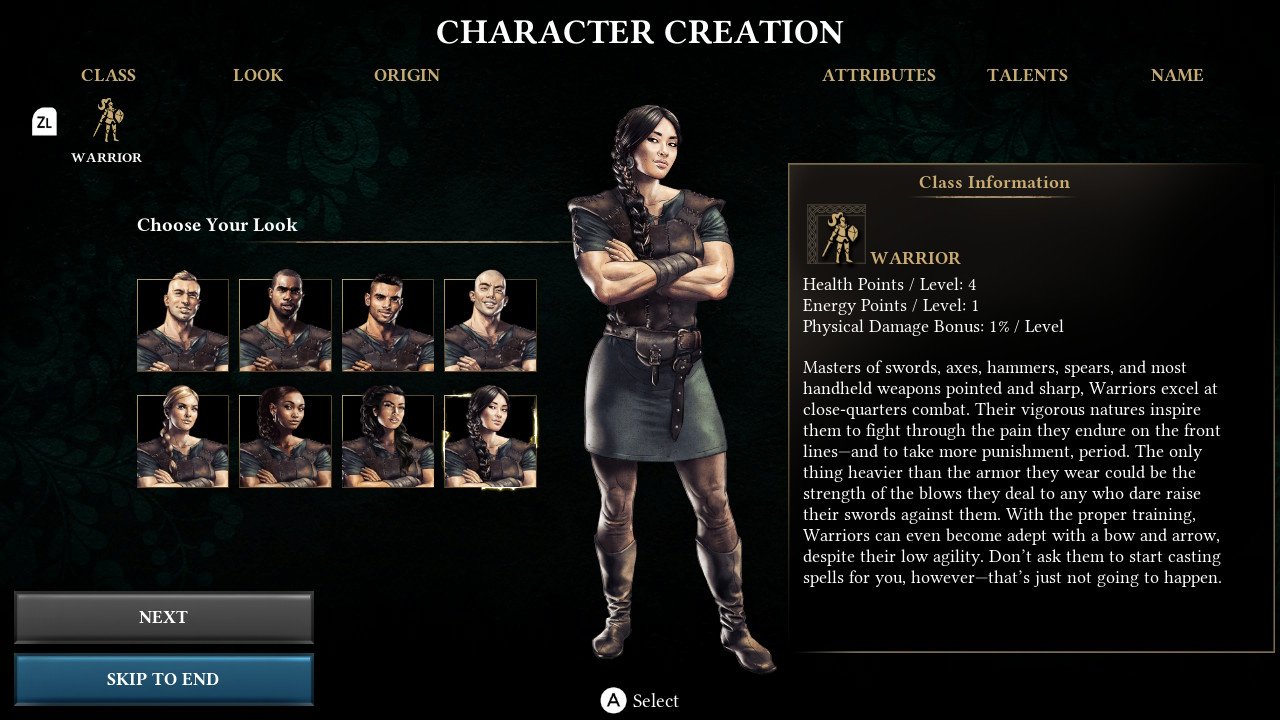Open the TALENTS tab
The width and height of the screenshot is (1280, 720).
[1027, 75]
